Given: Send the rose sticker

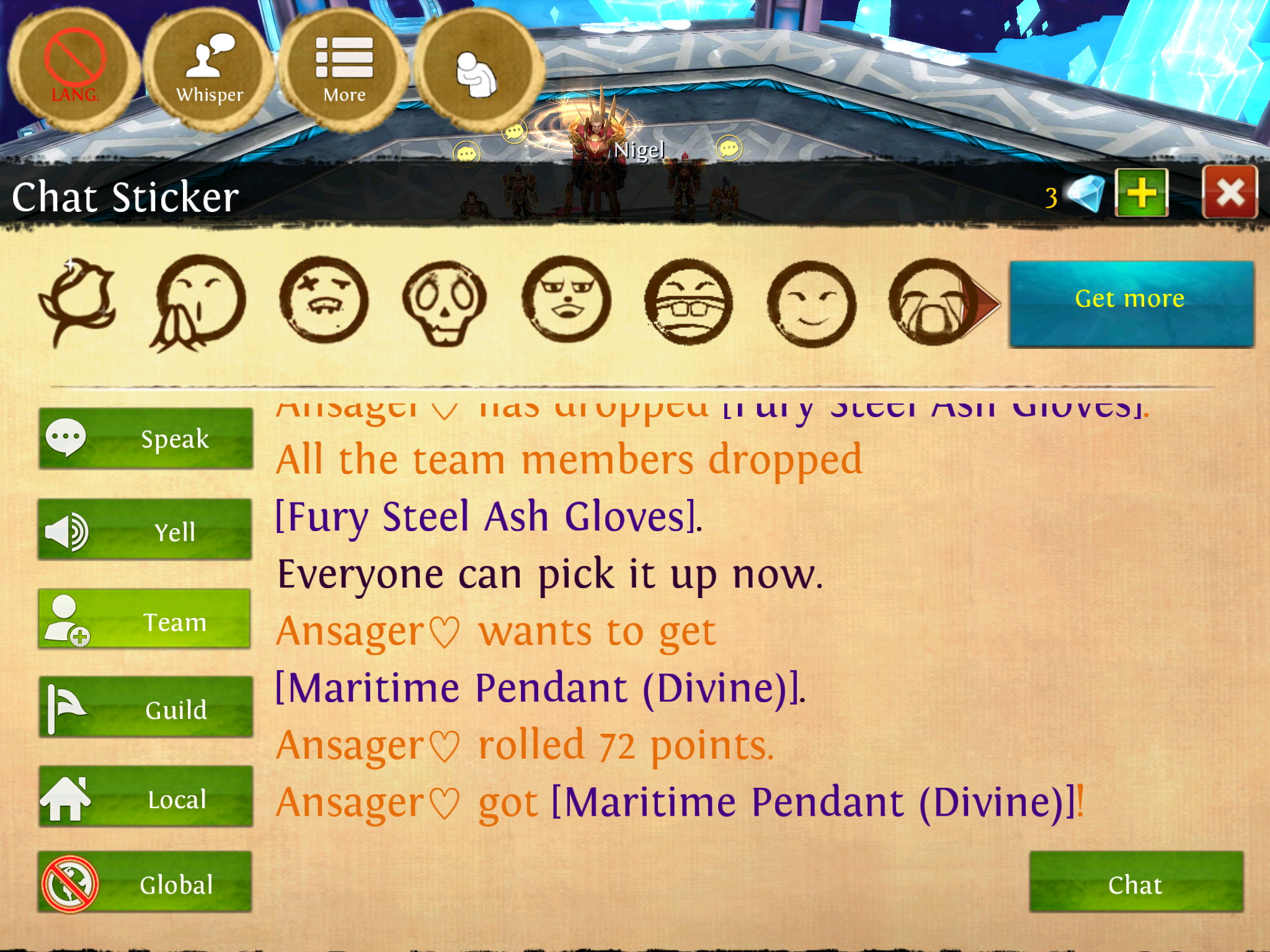Looking at the screenshot, I should click(x=78, y=301).
